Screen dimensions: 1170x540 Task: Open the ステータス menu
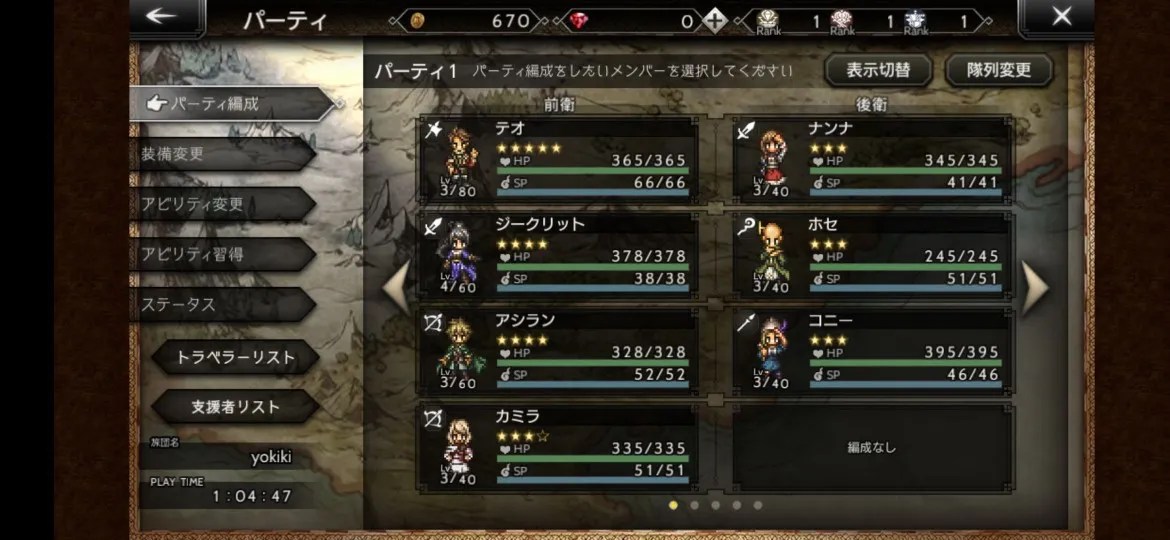(x=222, y=304)
